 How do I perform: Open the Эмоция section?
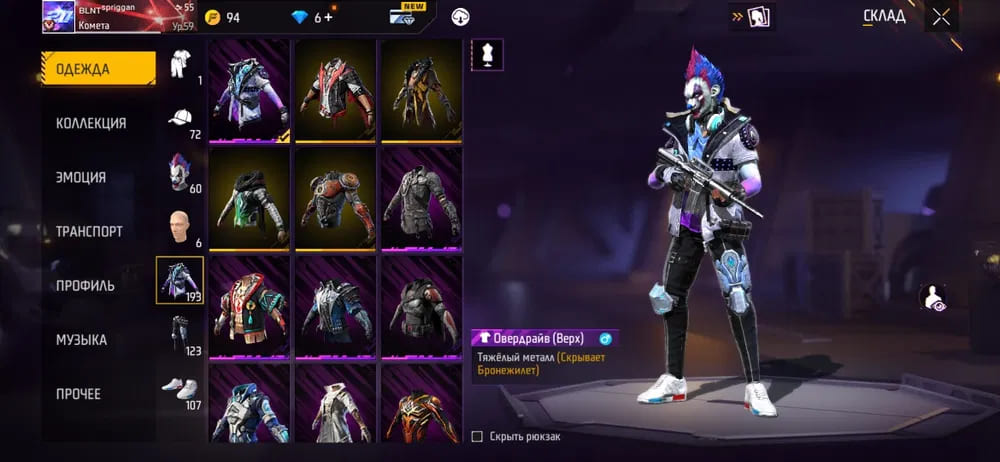point(81,177)
